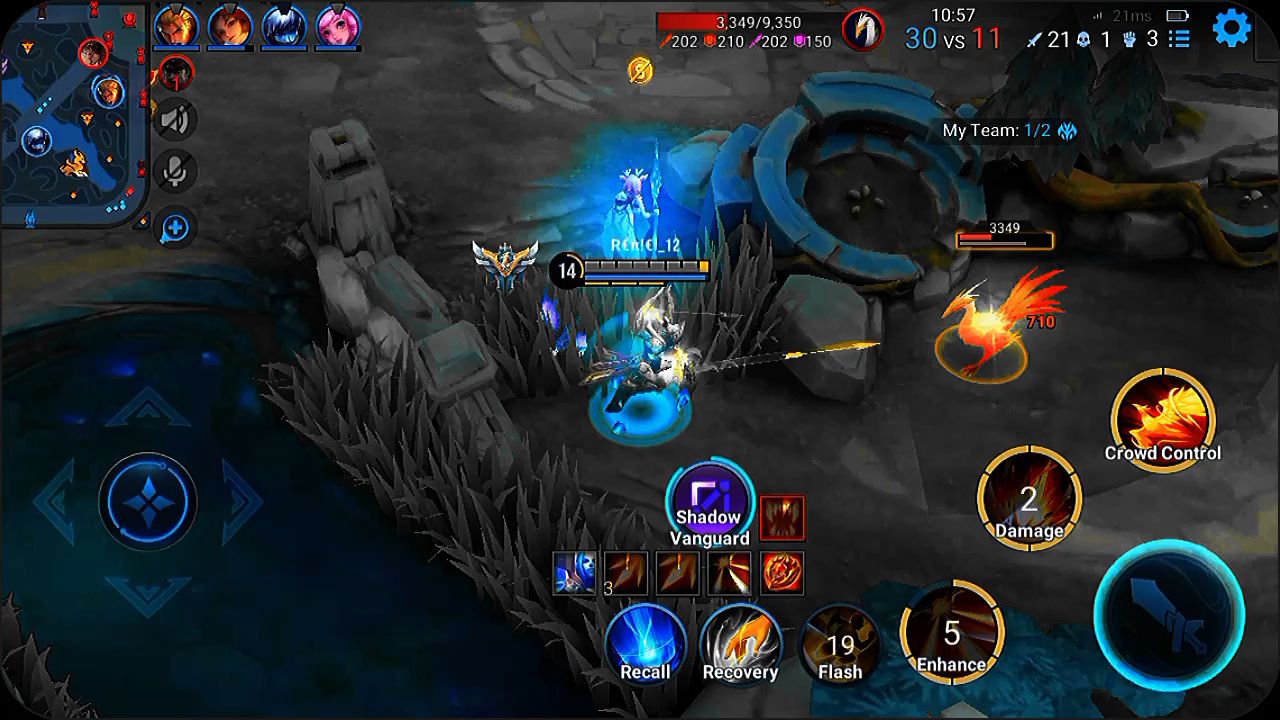This screenshot has height=720, width=1280.
Task: Activate Recall to base
Action: click(x=645, y=645)
